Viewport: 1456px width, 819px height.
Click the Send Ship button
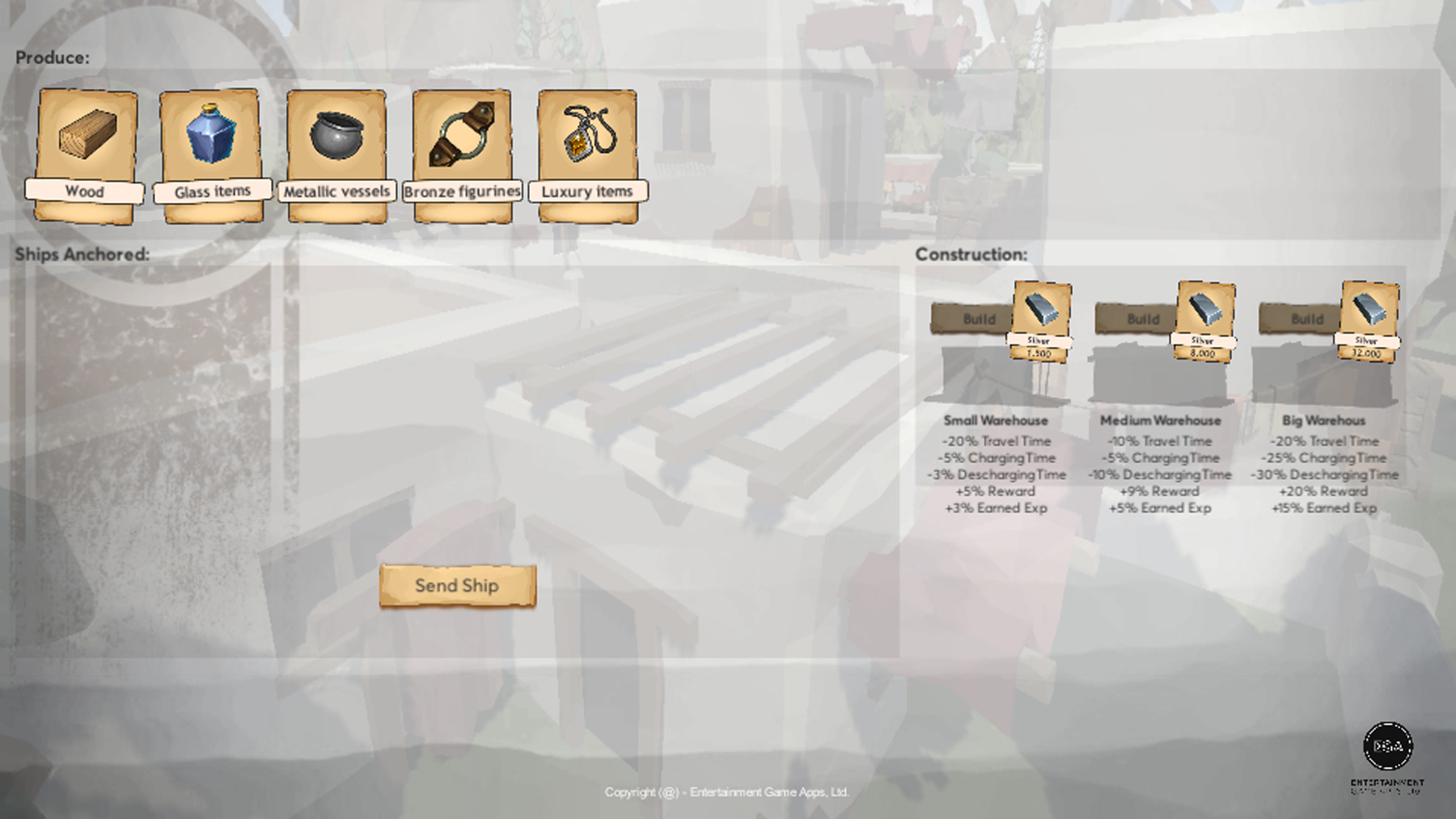click(457, 585)
